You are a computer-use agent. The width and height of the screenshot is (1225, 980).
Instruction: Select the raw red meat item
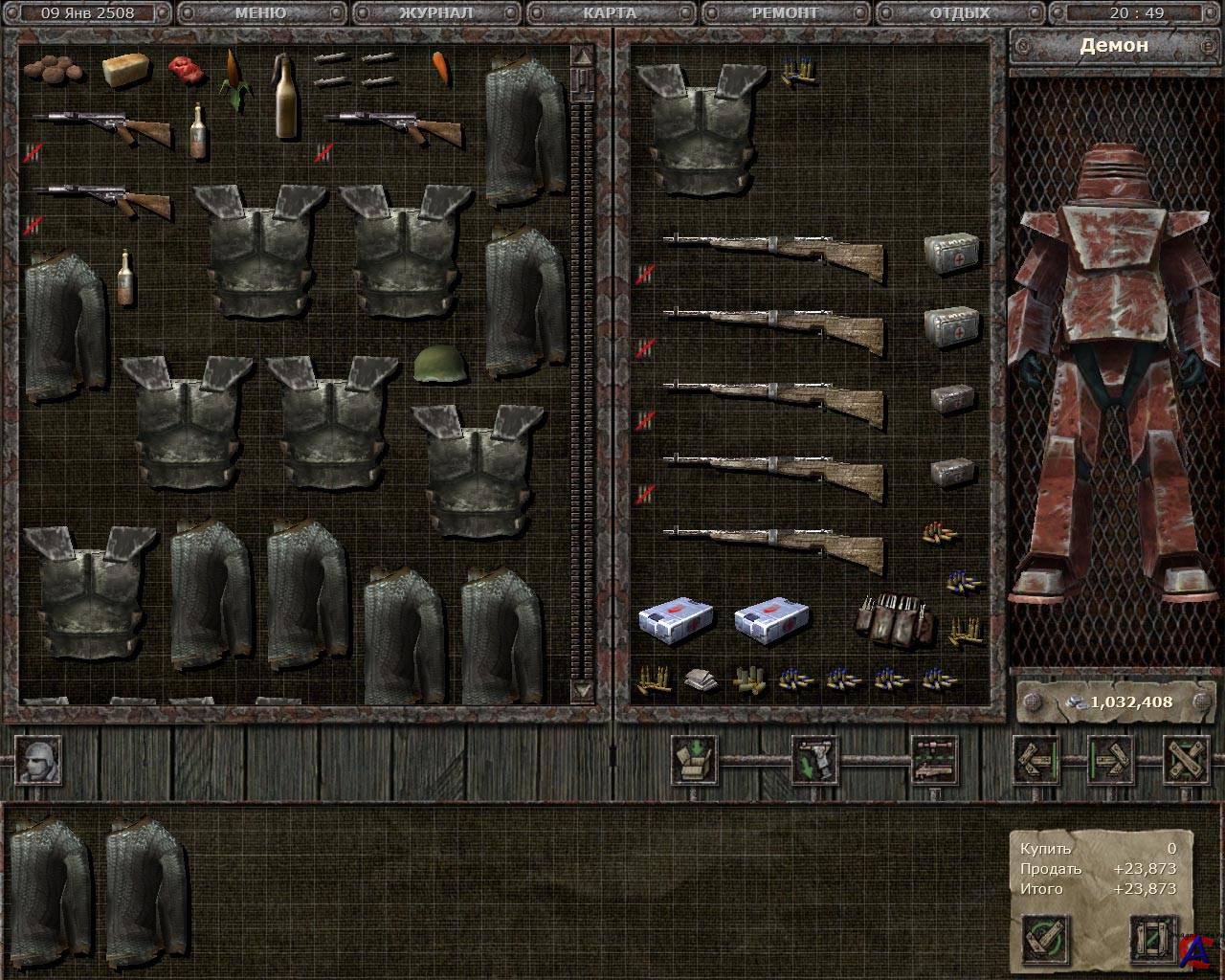pos(182,68)
